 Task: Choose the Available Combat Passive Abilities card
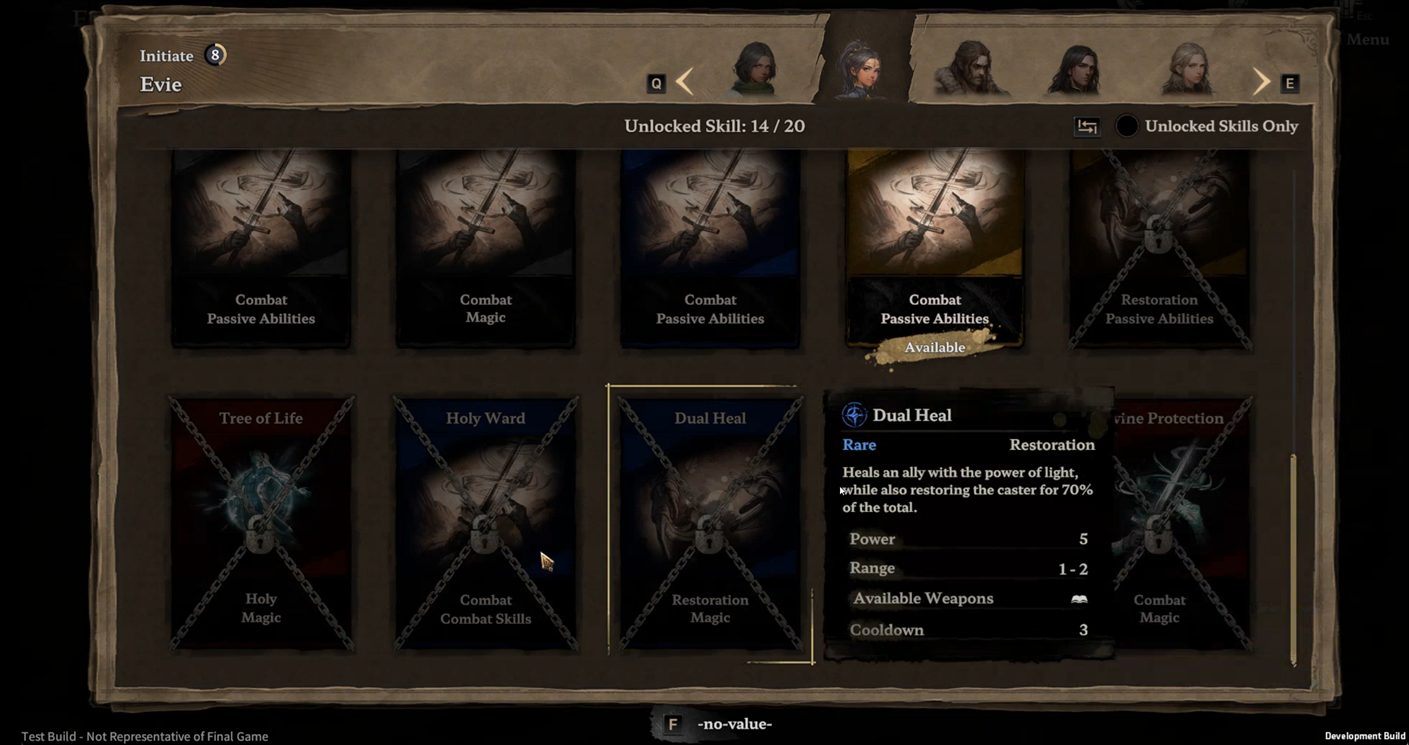(934, 248)
